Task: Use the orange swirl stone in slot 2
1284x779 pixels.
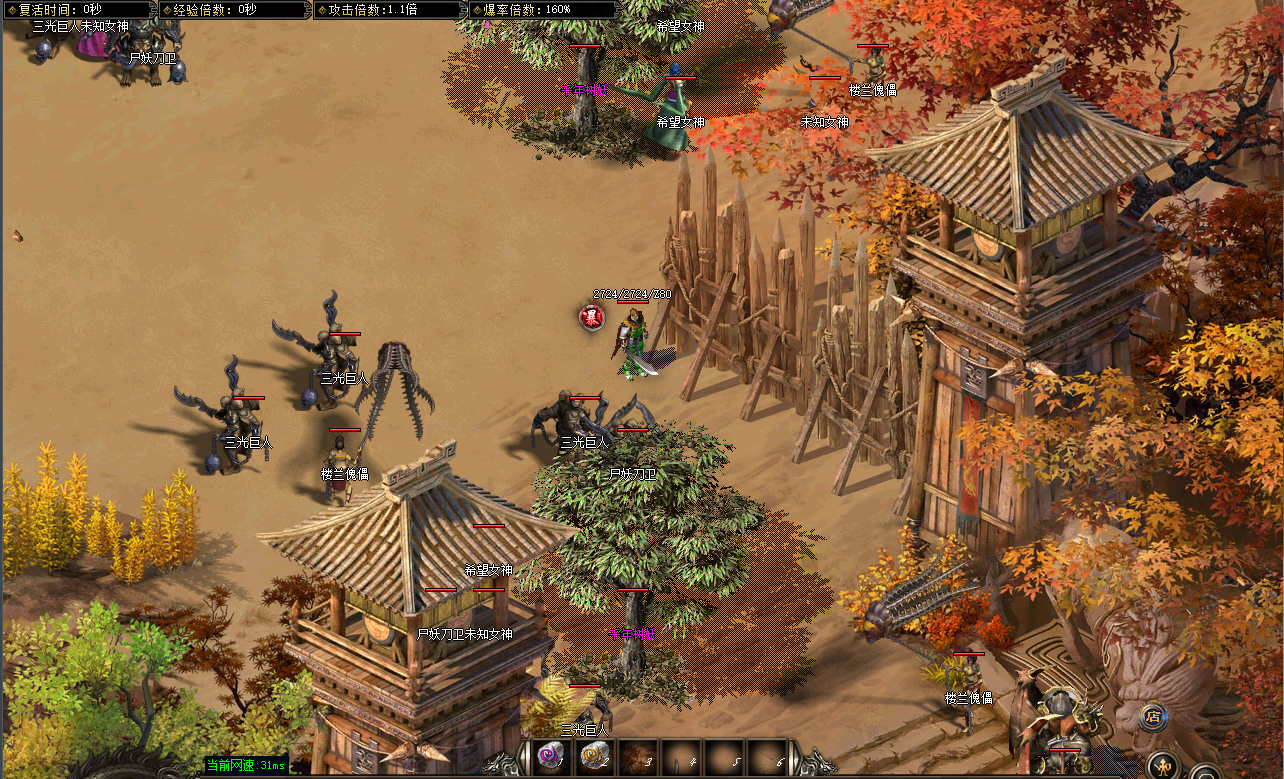Action: point(594,757)
